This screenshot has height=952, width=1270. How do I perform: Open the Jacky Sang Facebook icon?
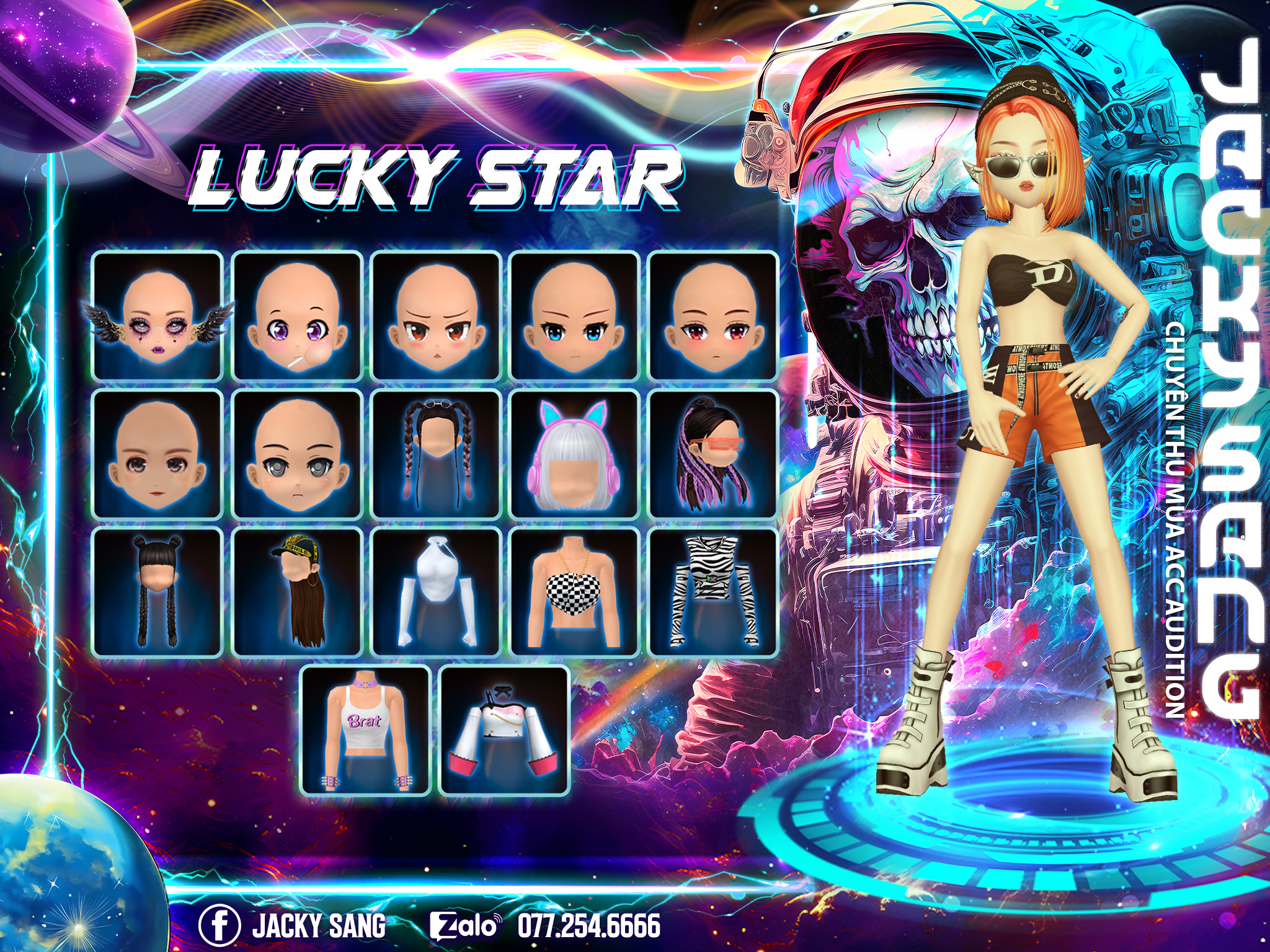pyautogui.click(x=220, y=925)
